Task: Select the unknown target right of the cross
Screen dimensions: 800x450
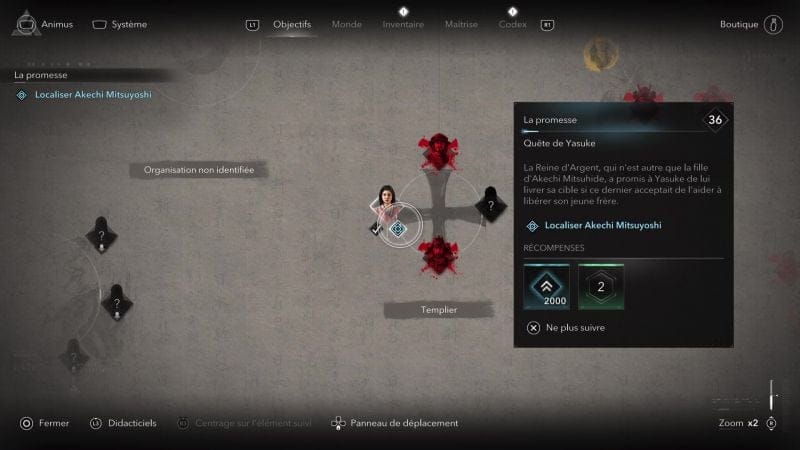Action: tap(489, 206)
